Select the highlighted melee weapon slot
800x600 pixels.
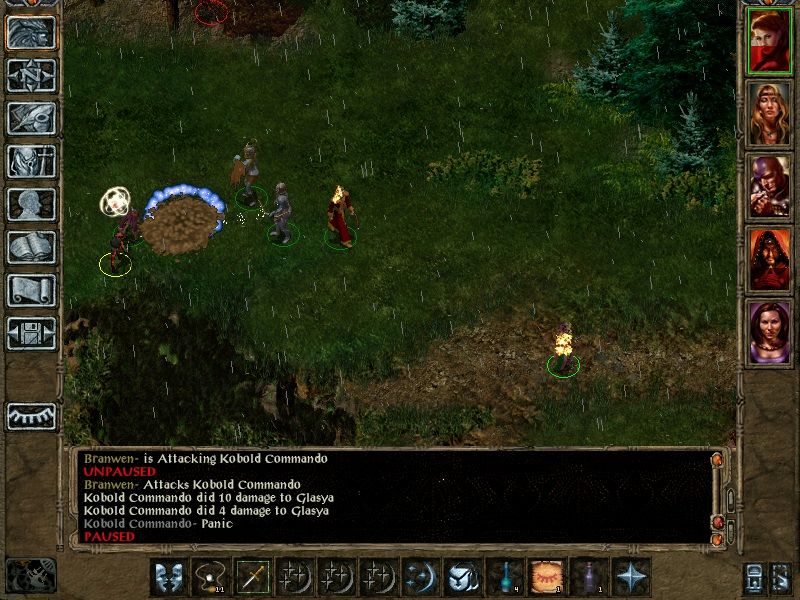(x=252, y=578)
